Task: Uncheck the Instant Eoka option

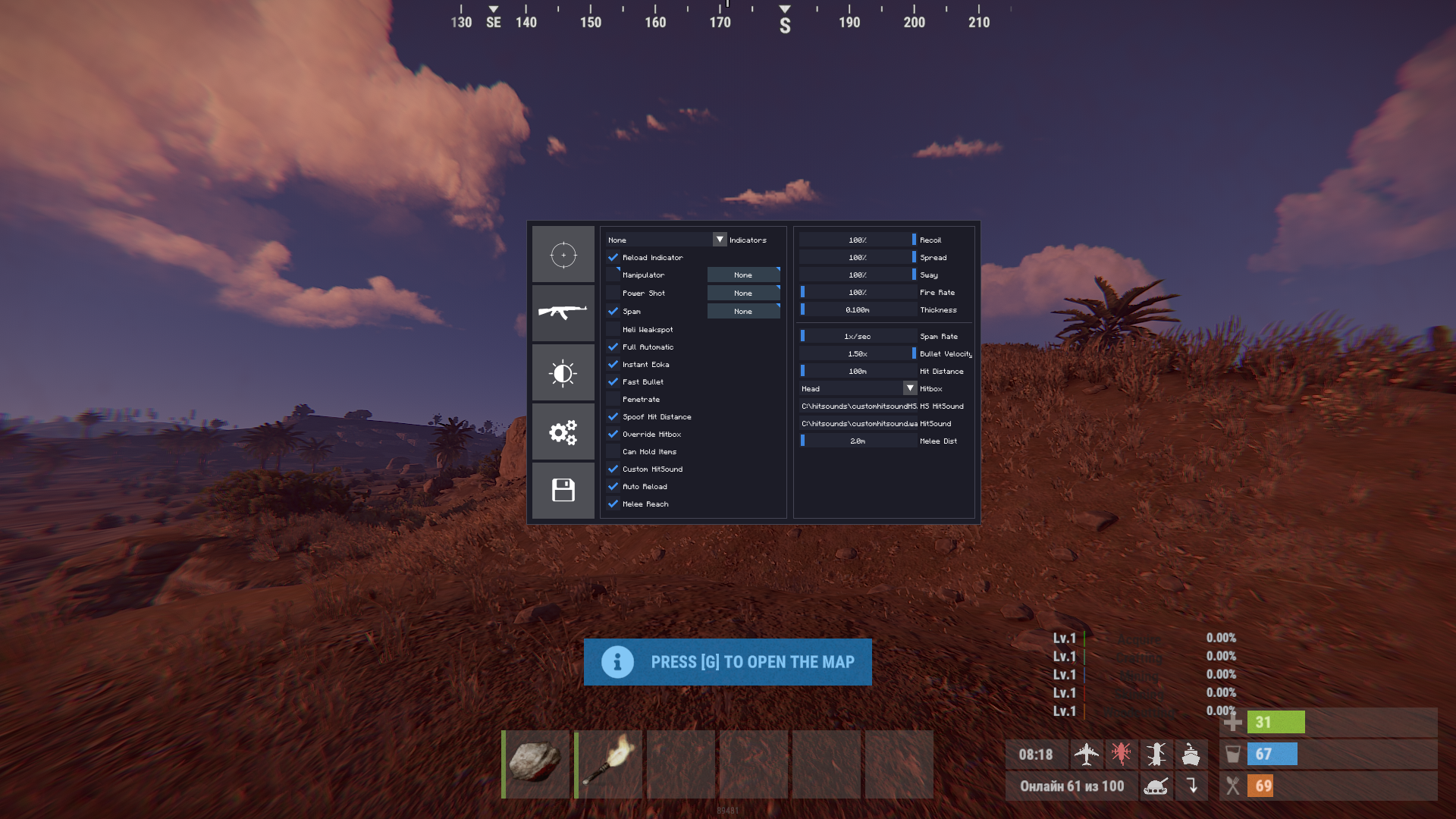Action: coord(613,365)
